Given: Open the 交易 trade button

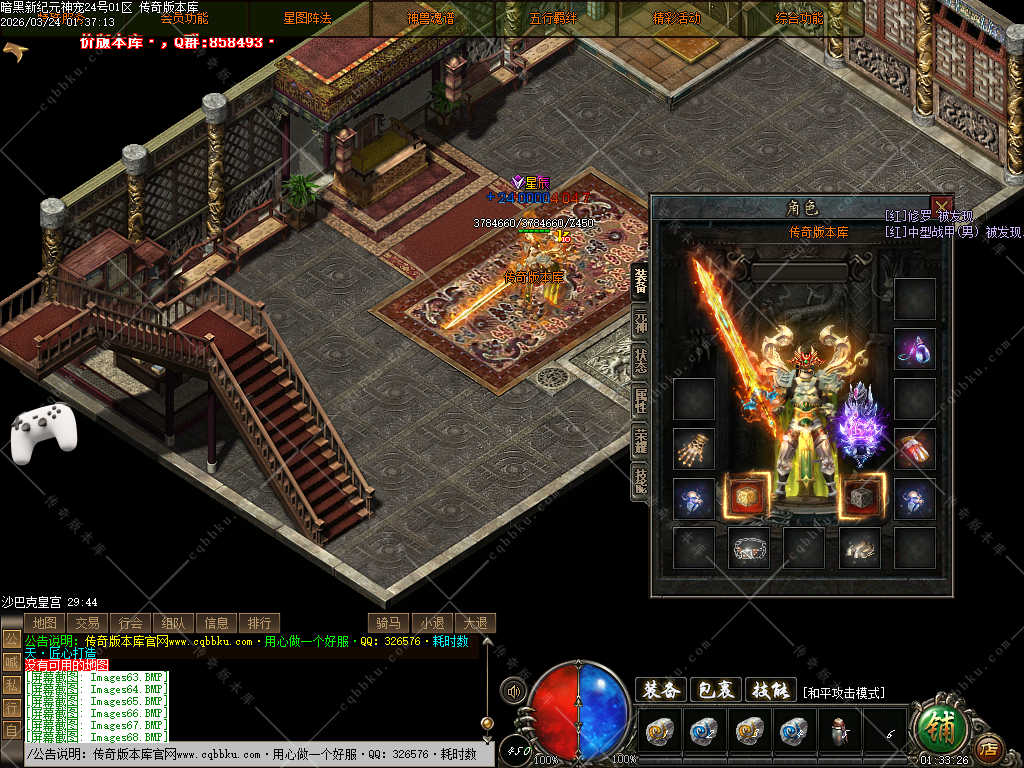Looking at the screenshot, I should (x=87, y=623).
